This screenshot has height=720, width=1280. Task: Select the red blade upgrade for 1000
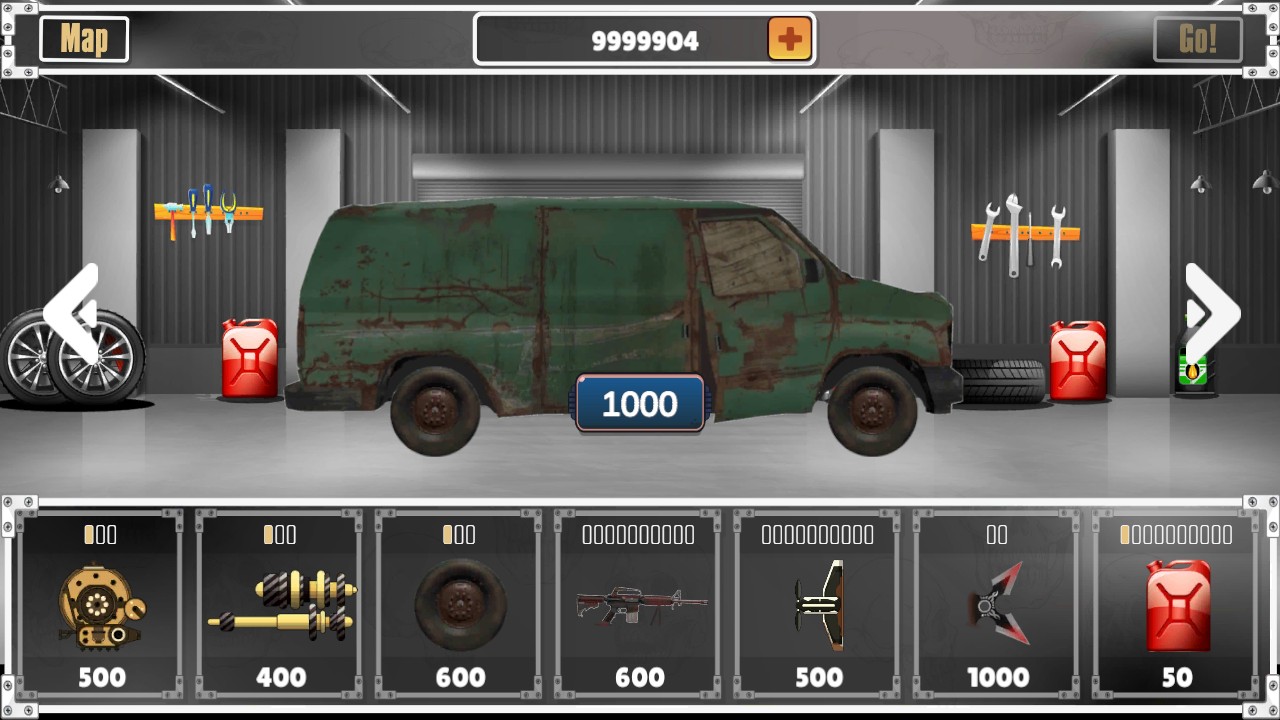click(x=998, y=605)
